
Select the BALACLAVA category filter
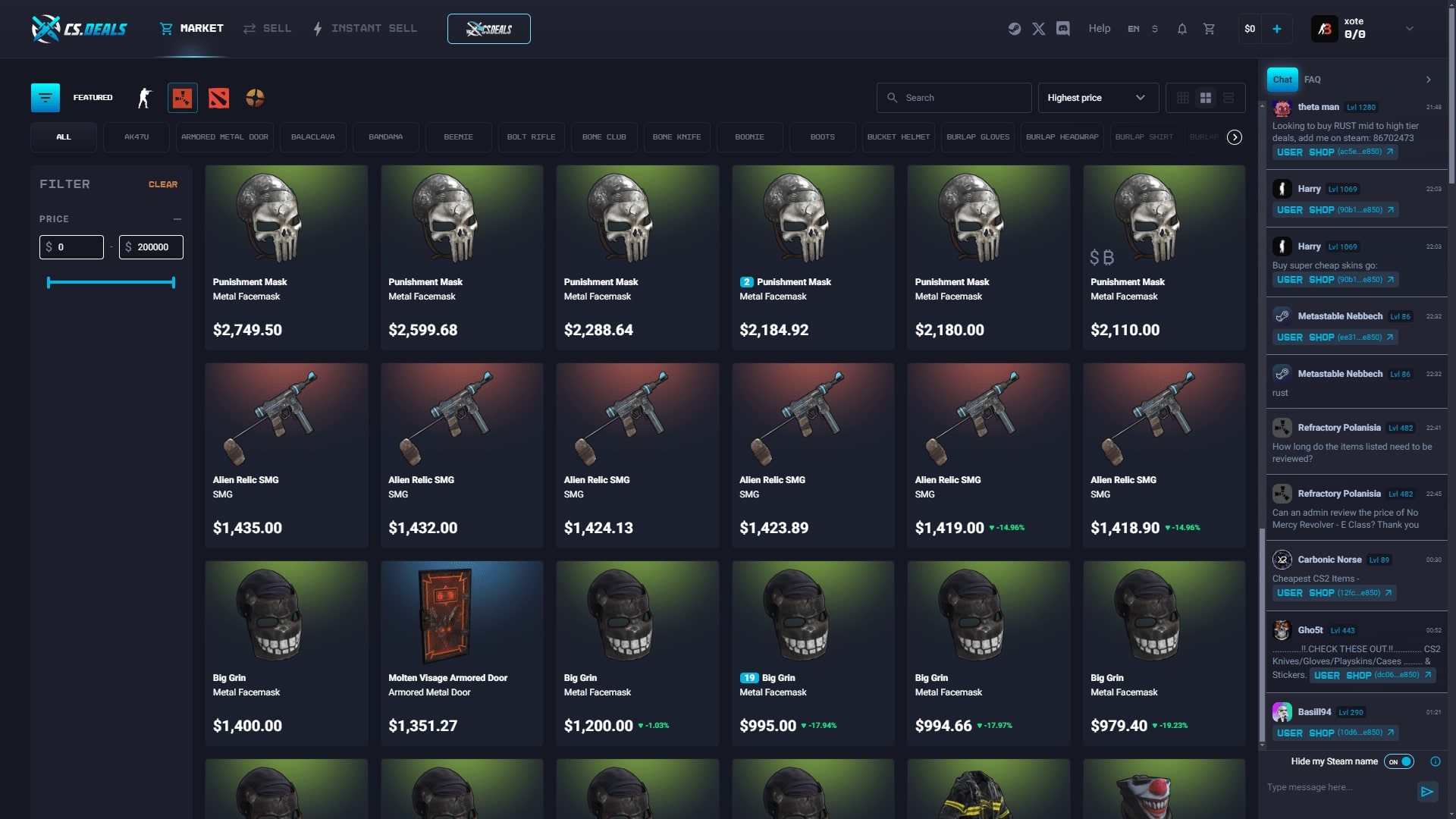point(313,137)
